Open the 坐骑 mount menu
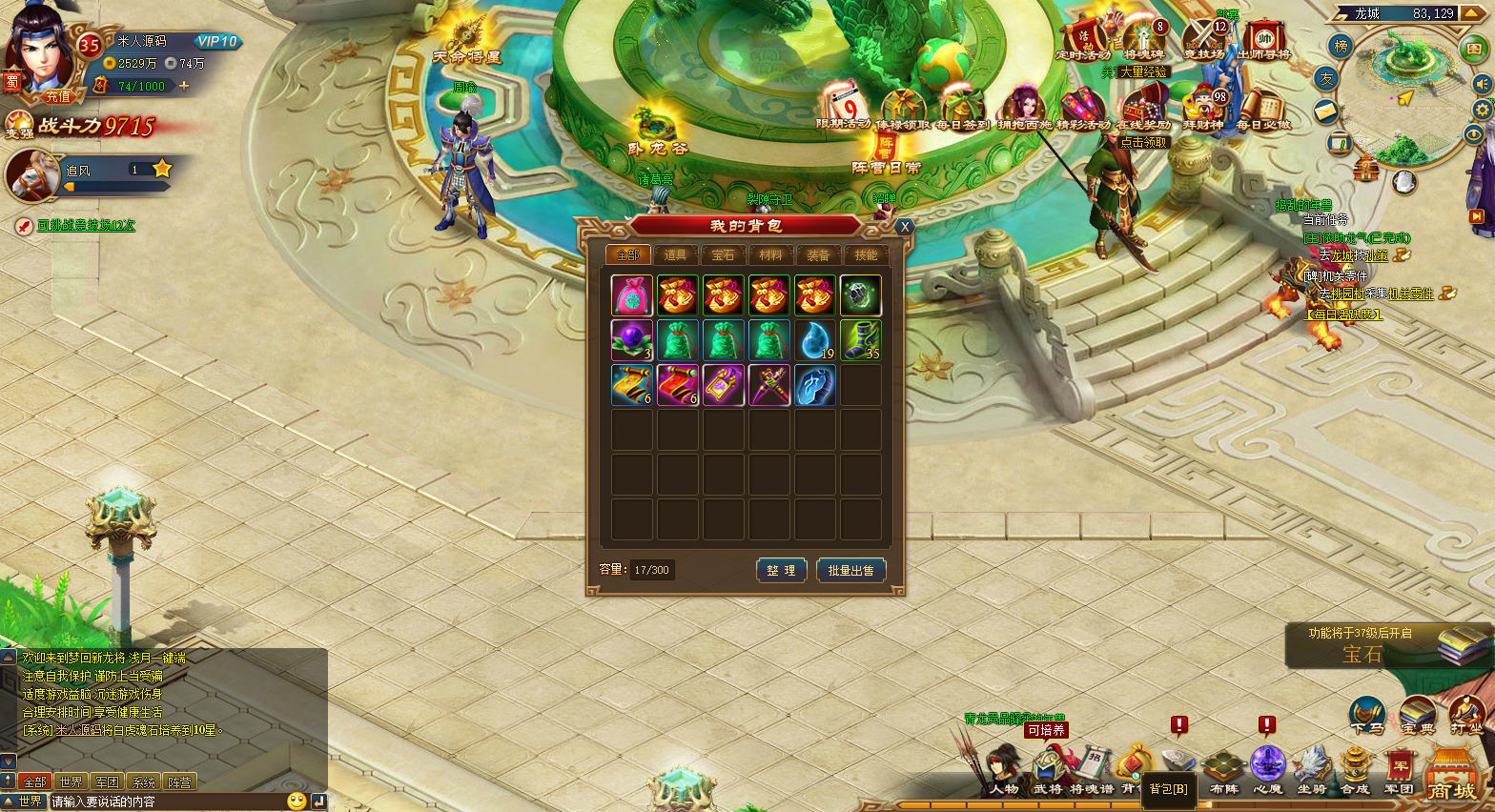This screenshot has width=1495, height=812. (1312, 772)
